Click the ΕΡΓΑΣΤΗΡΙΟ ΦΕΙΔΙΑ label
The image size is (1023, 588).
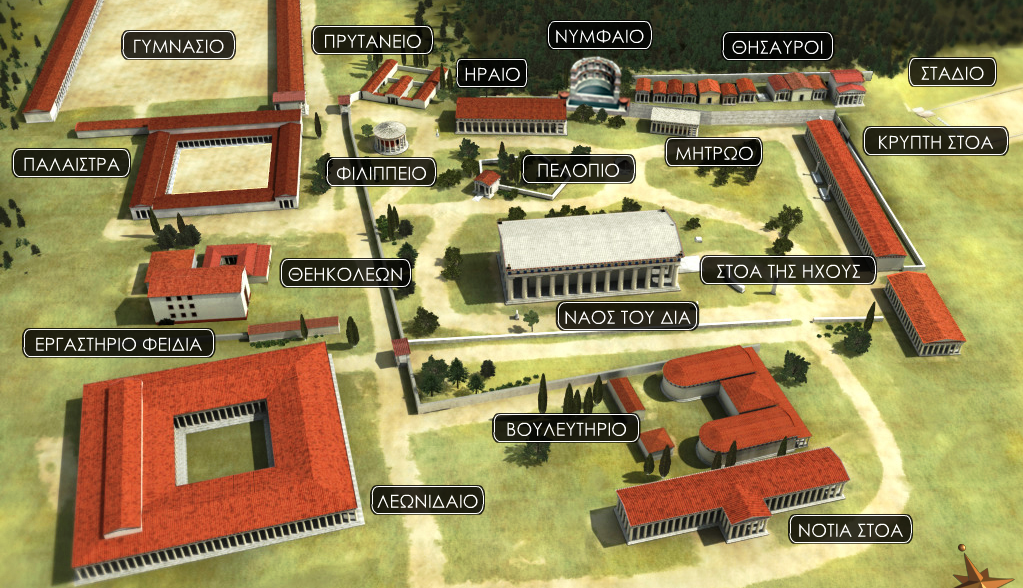tap(119, 344)
